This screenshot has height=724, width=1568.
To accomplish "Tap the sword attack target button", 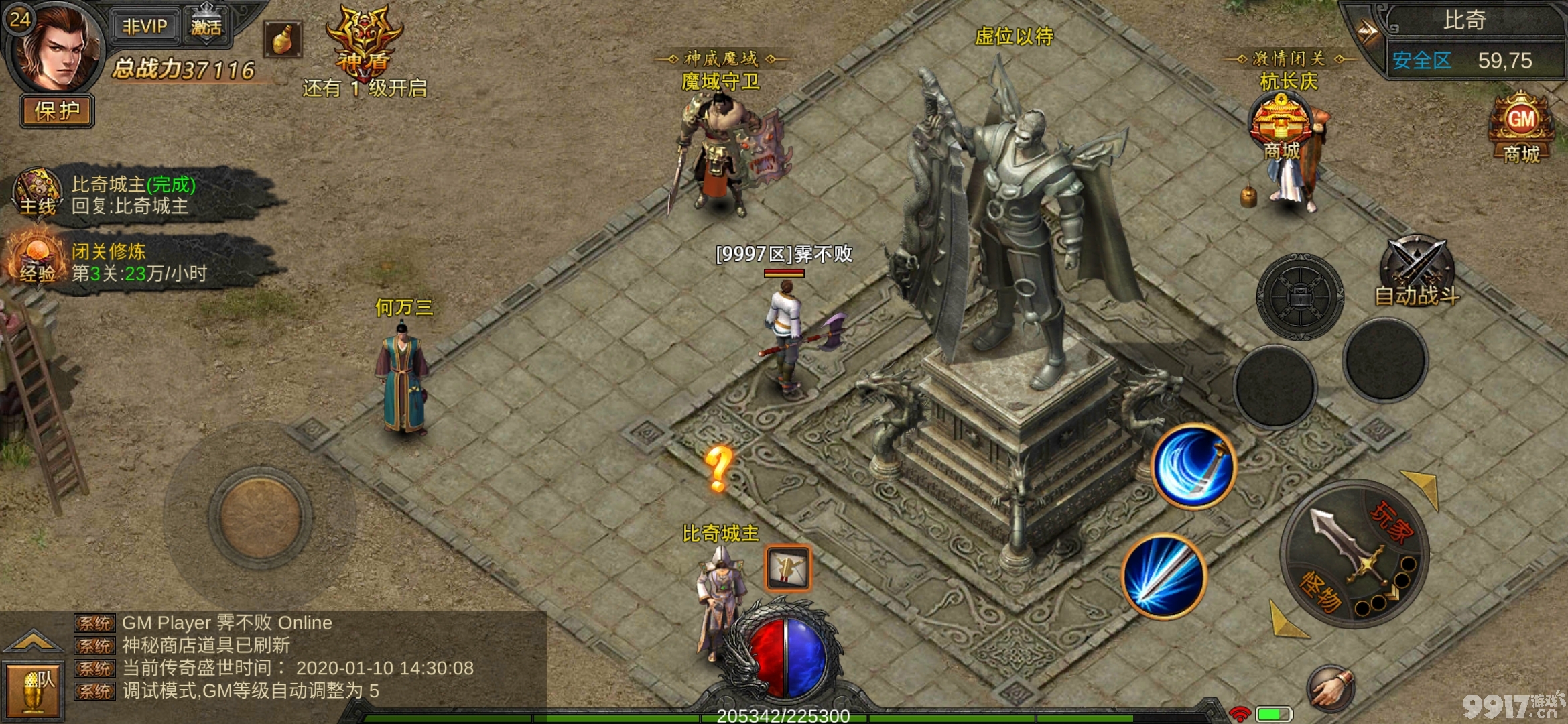I will click(1354, 554).
